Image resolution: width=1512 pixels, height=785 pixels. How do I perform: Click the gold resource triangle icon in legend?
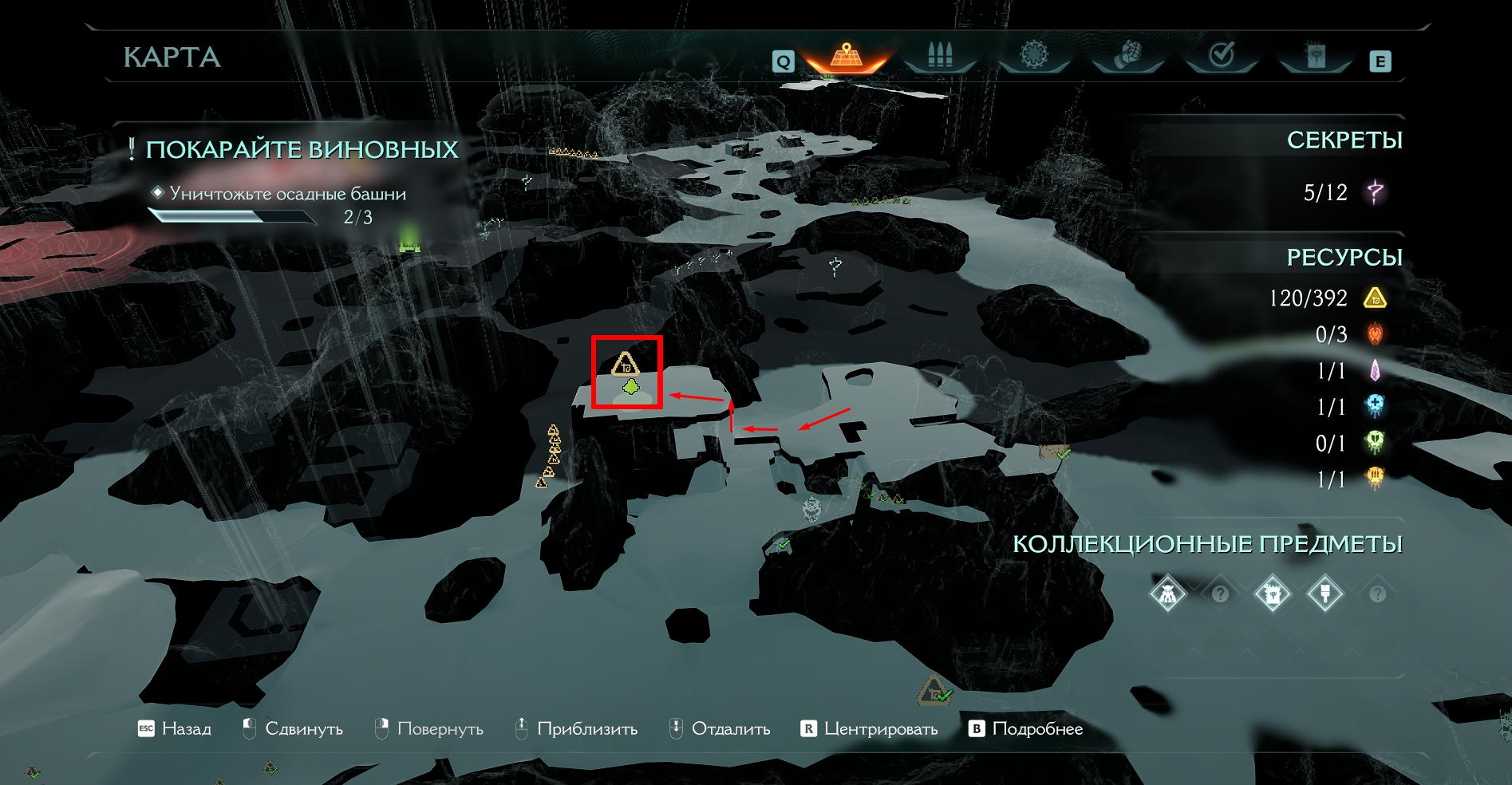tap(1375, 298)
